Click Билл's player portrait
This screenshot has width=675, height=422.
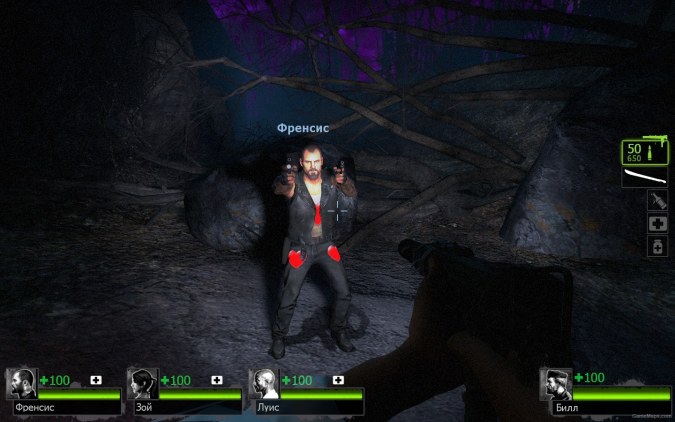pos(556,384)
